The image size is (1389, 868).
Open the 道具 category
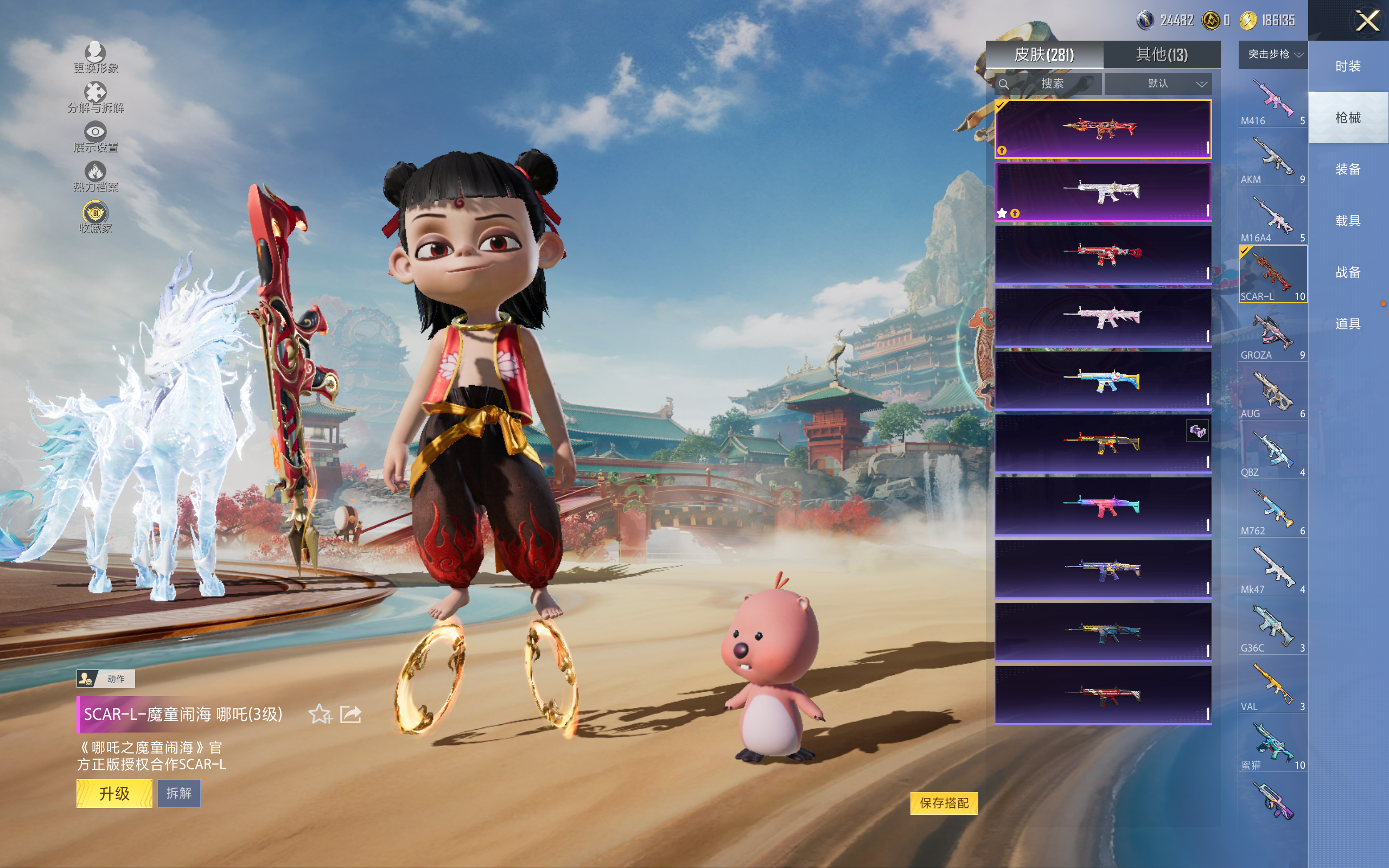1348,324
